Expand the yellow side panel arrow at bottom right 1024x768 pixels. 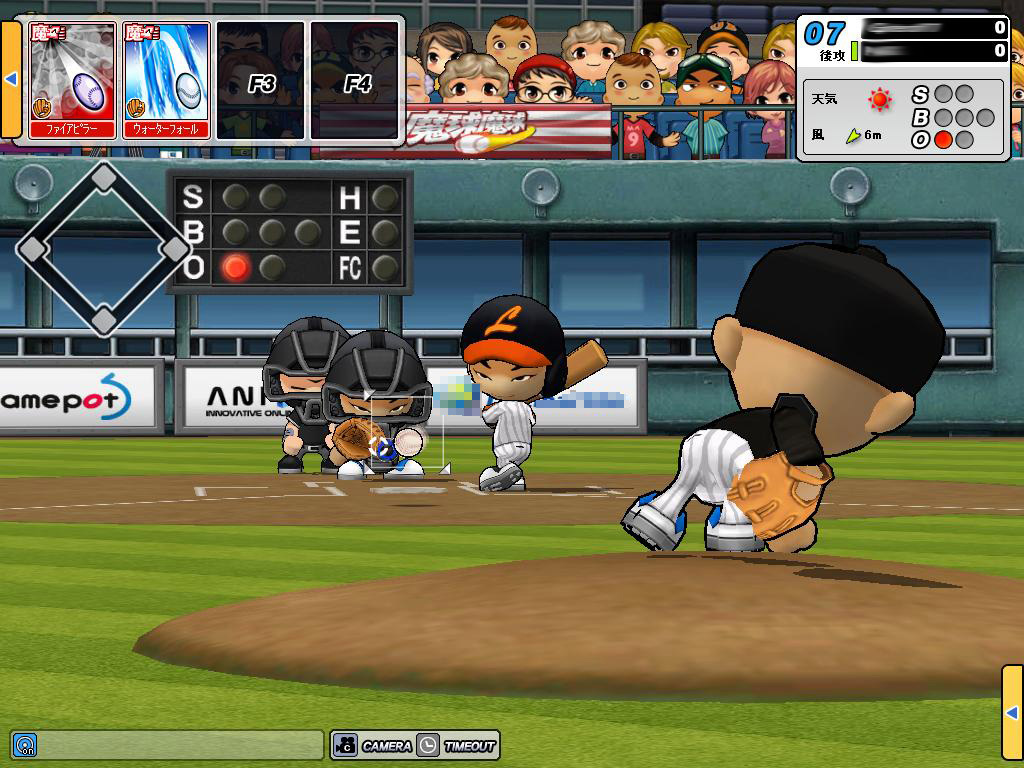coord(1012,712)
